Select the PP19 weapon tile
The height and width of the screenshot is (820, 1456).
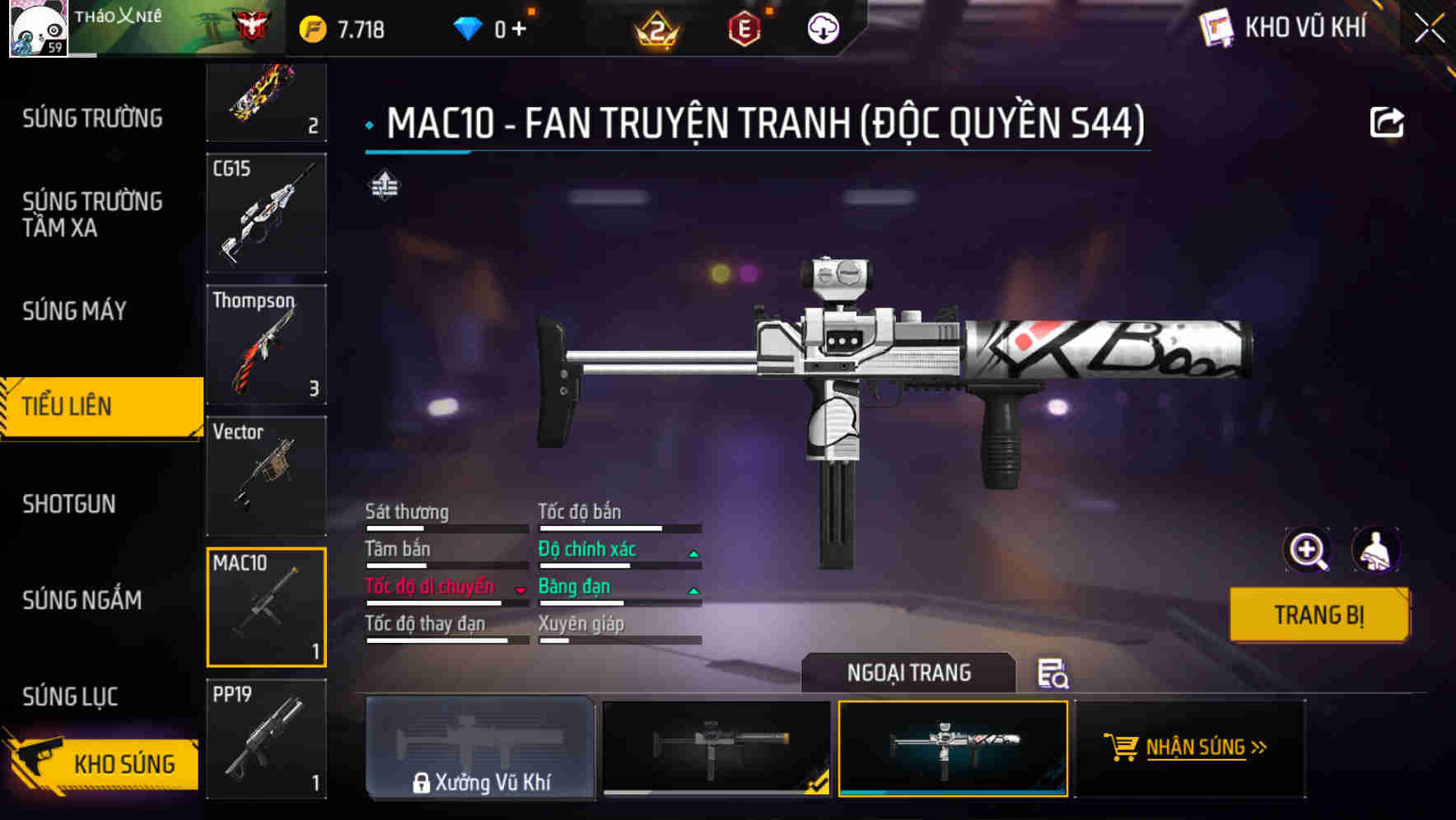(x=266, y=738)
